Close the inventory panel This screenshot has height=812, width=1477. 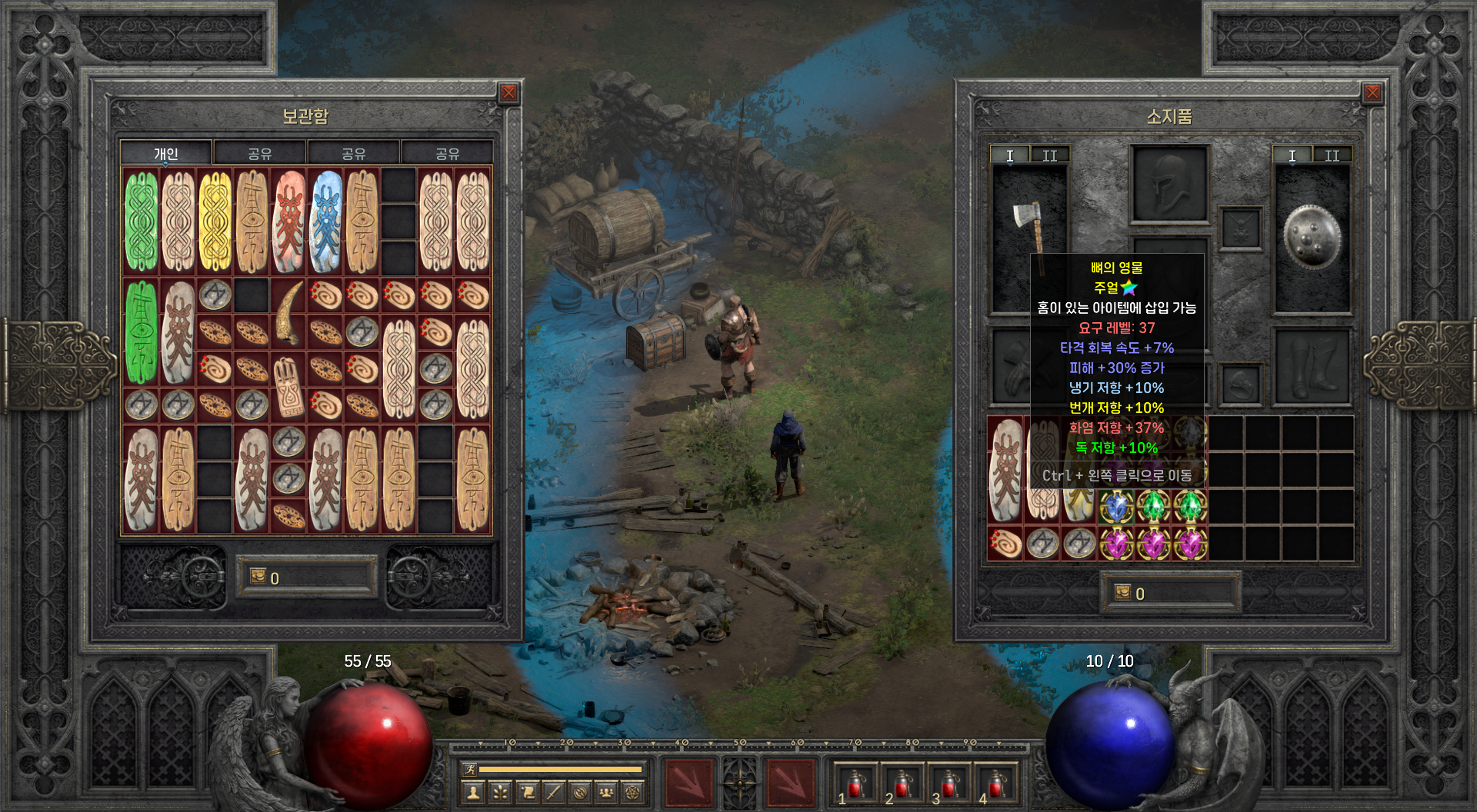(x=1372, y=93)
